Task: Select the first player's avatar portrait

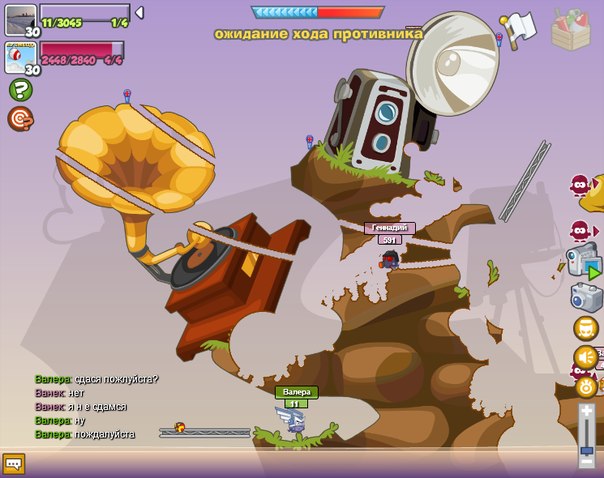Action: [20, 17]
